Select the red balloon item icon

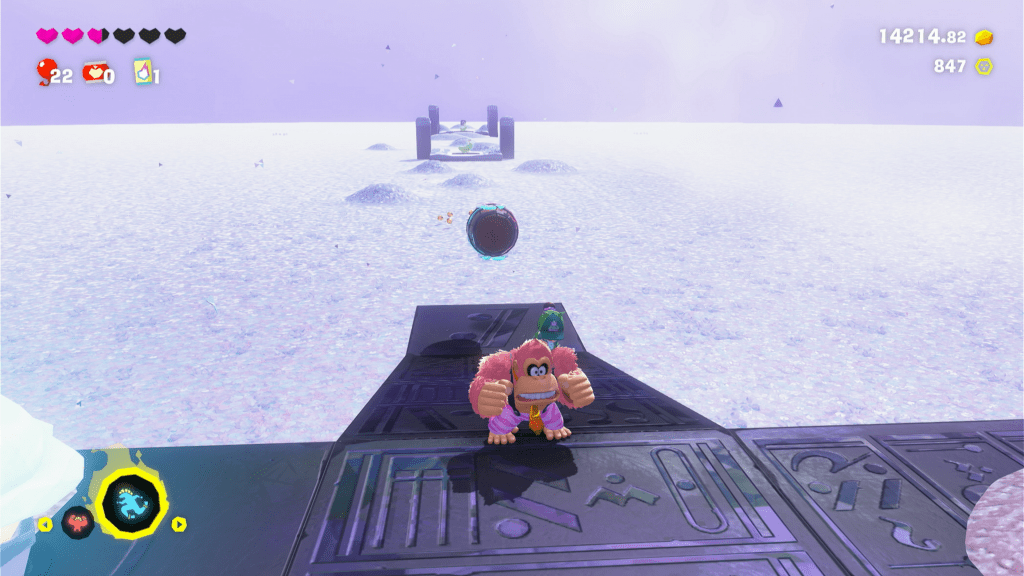(45, 71)
